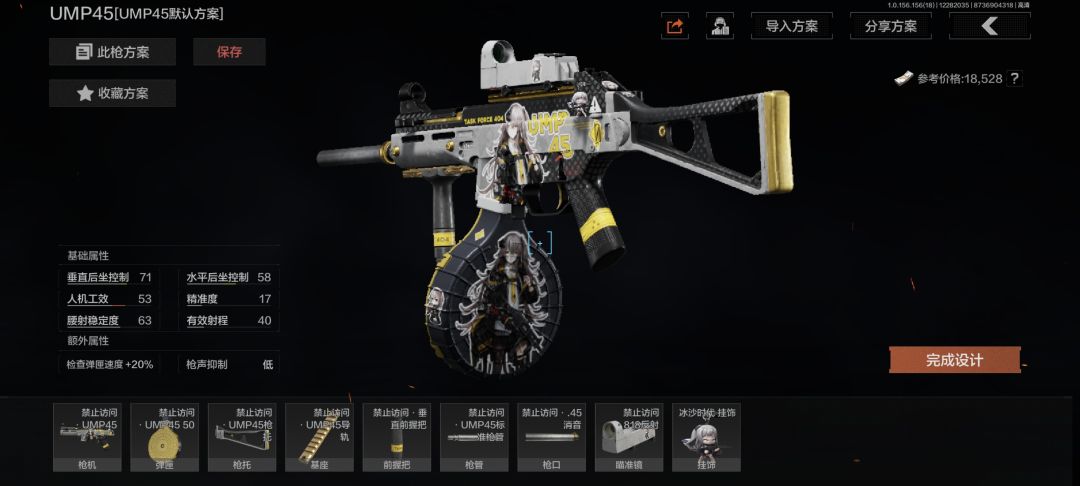Open the 挂饰 charm slot

point(706,437)
